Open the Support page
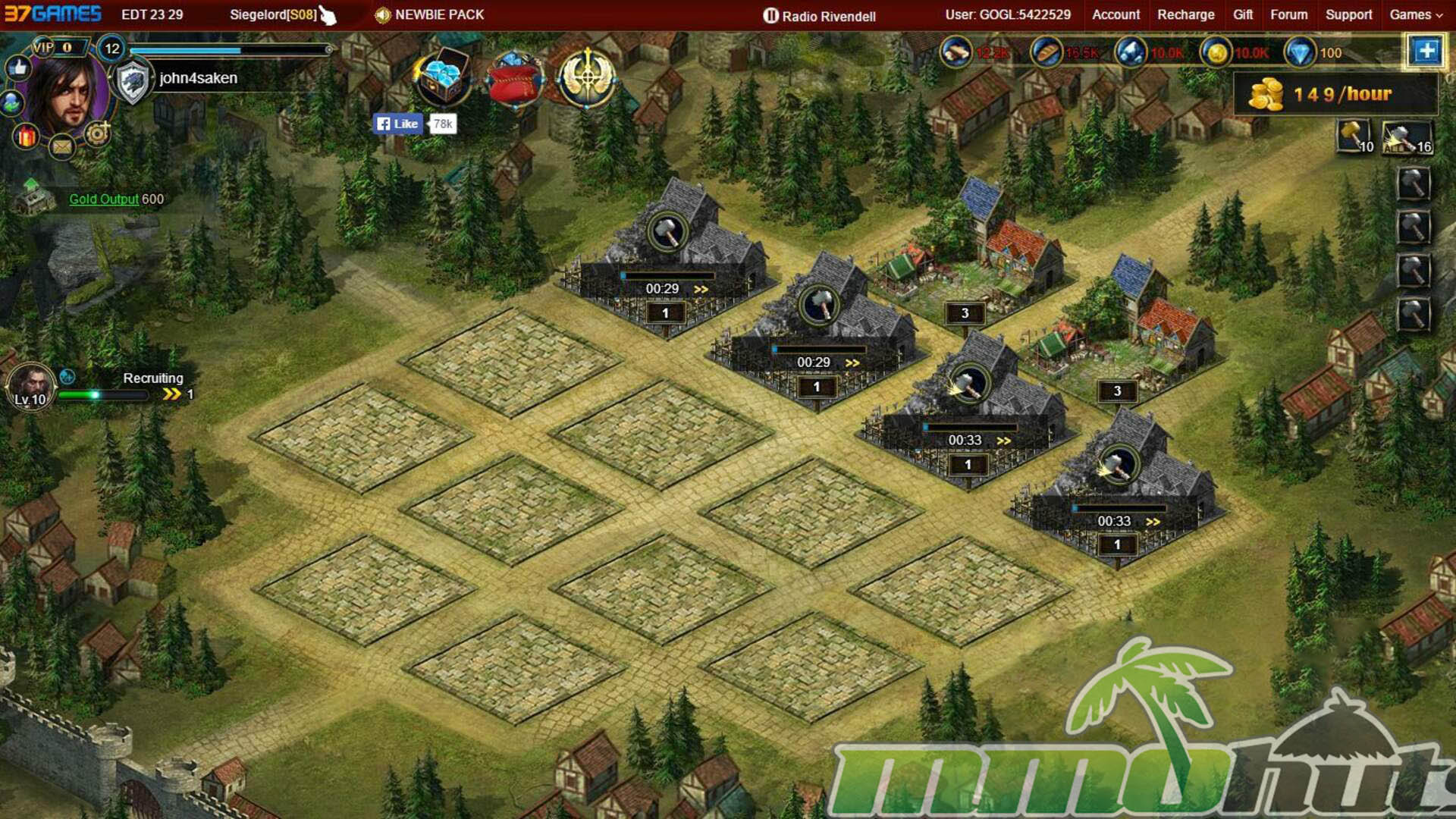The image size is (1456, 819). [1348, 14]
